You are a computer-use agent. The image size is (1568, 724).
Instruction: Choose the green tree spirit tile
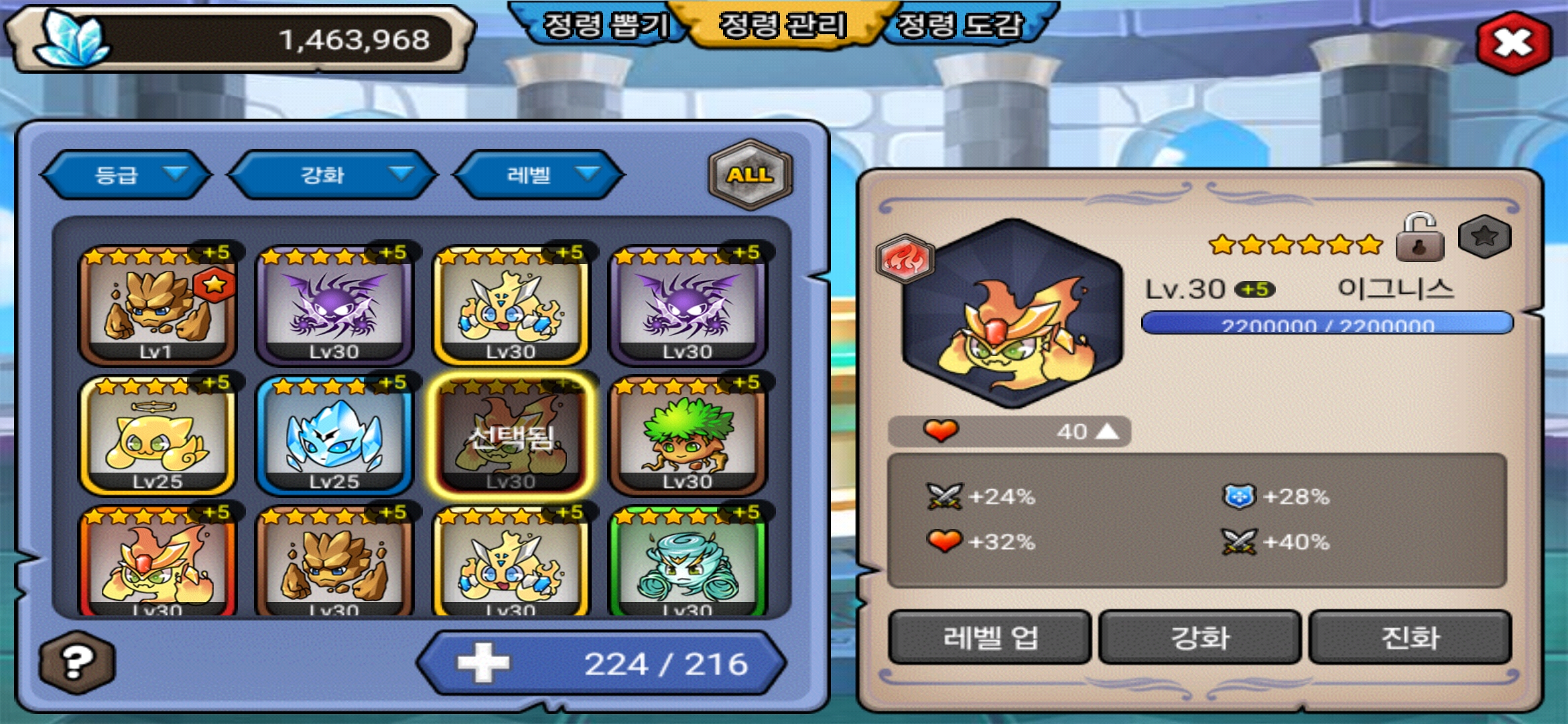tap(687, 436)
